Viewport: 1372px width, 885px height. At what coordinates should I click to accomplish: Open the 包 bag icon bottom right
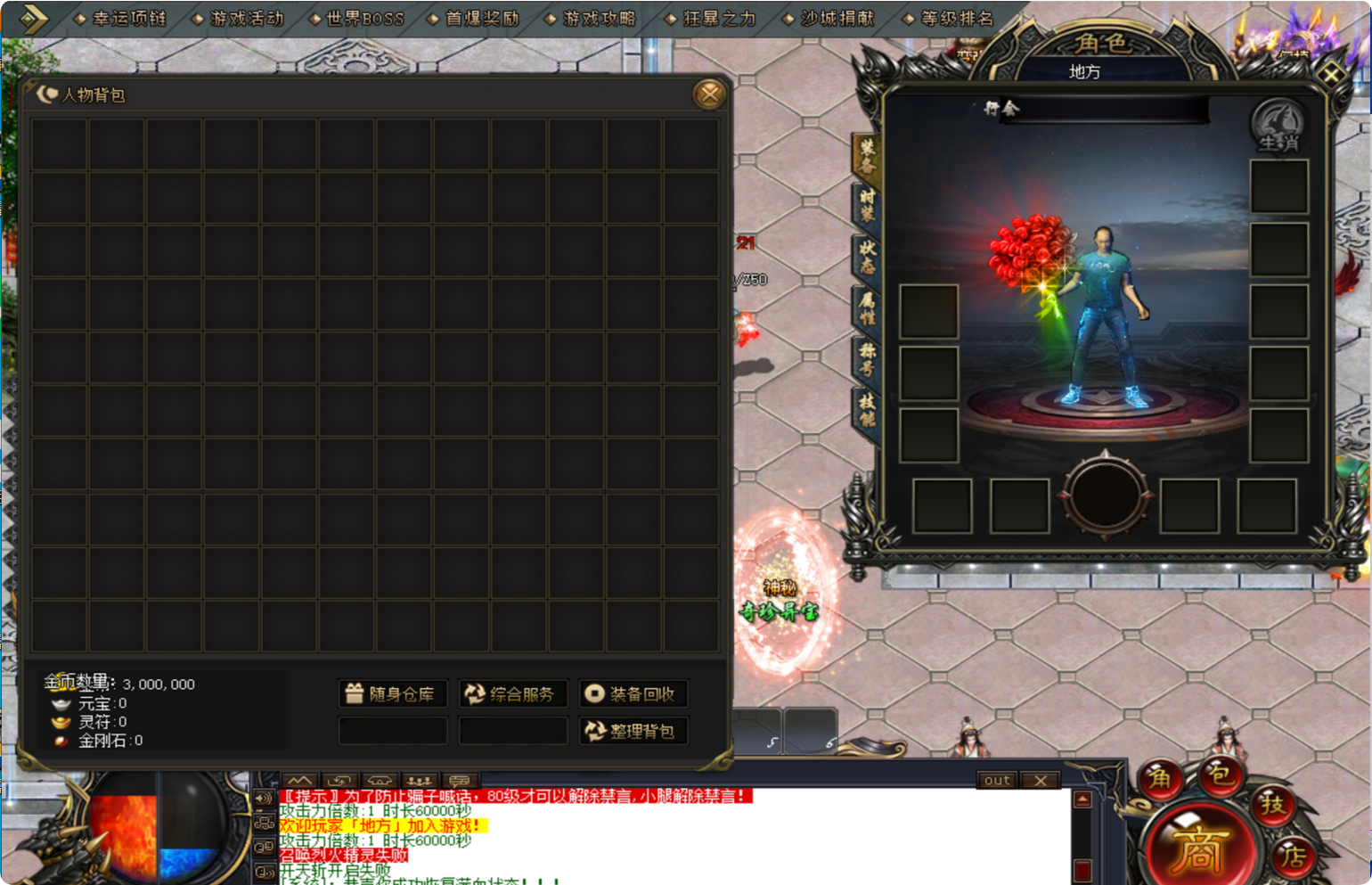pos(1222,775)
